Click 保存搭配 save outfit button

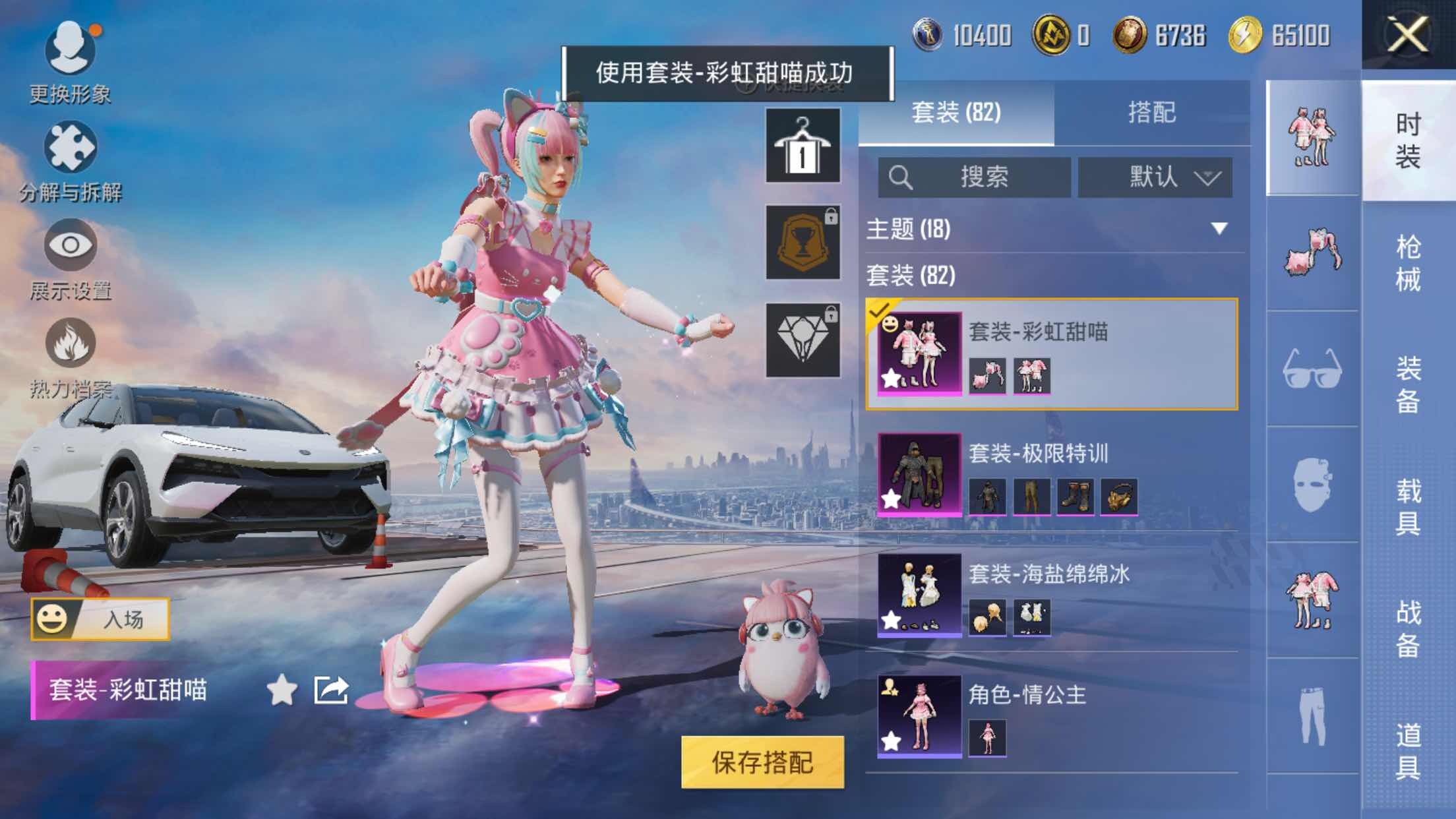click(762, 762)
